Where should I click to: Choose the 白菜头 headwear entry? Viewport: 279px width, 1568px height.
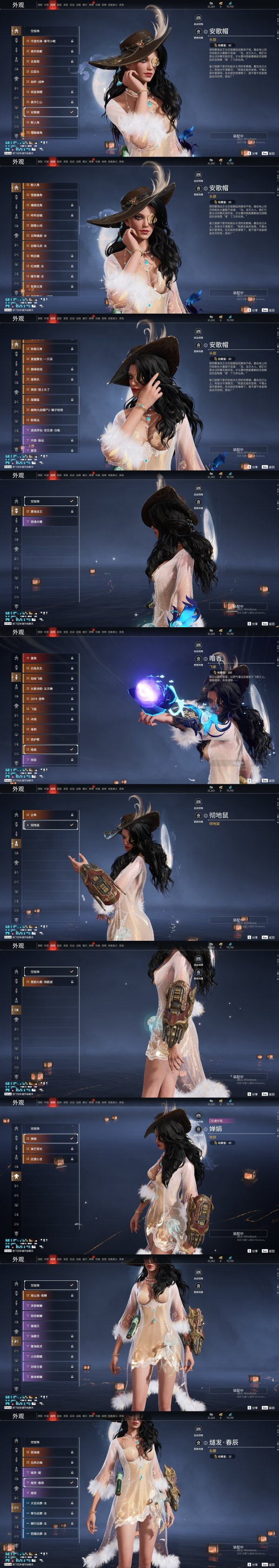[50, 72]
